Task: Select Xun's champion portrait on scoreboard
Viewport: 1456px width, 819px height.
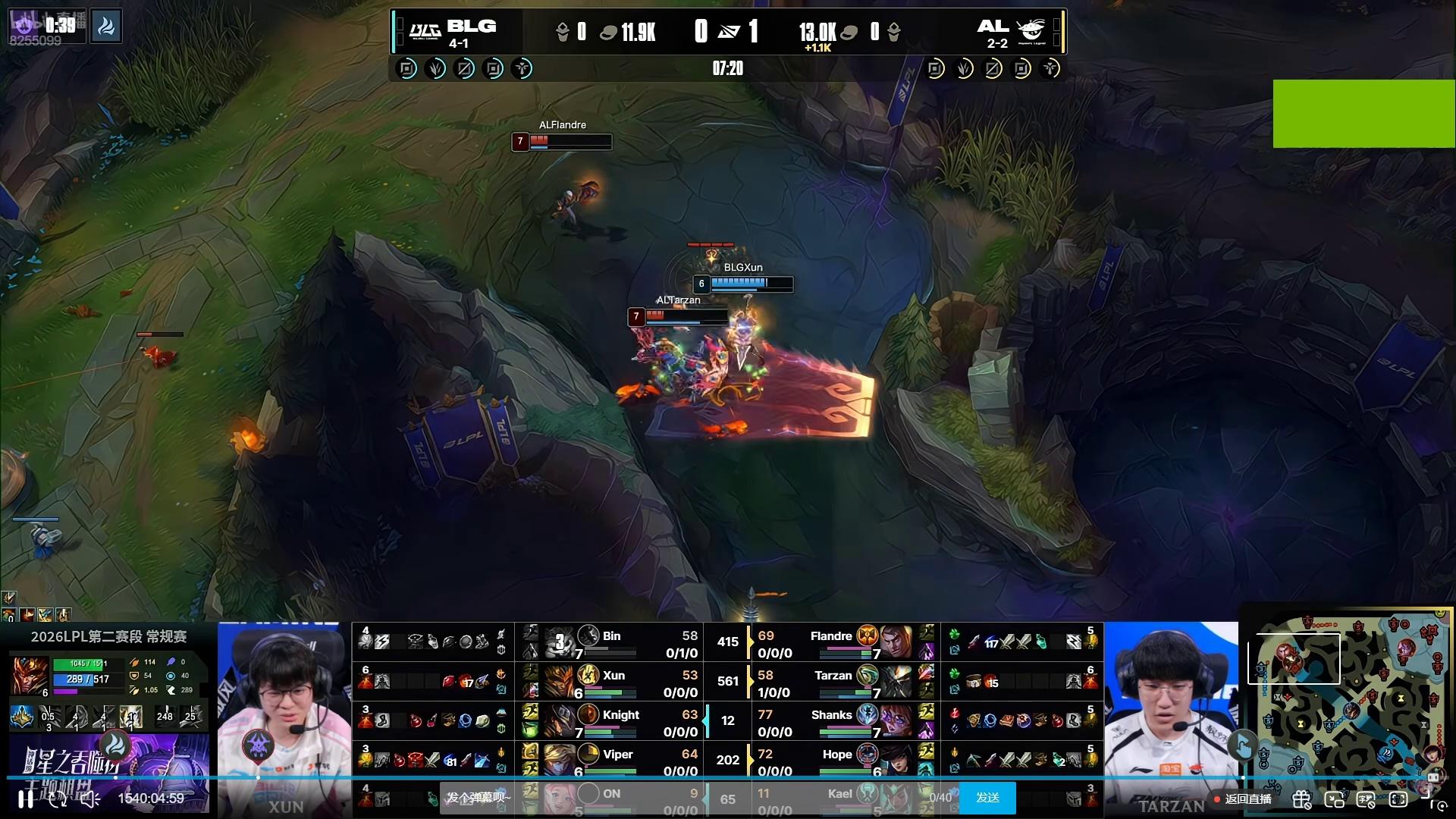Action: (x=559, y=681)
